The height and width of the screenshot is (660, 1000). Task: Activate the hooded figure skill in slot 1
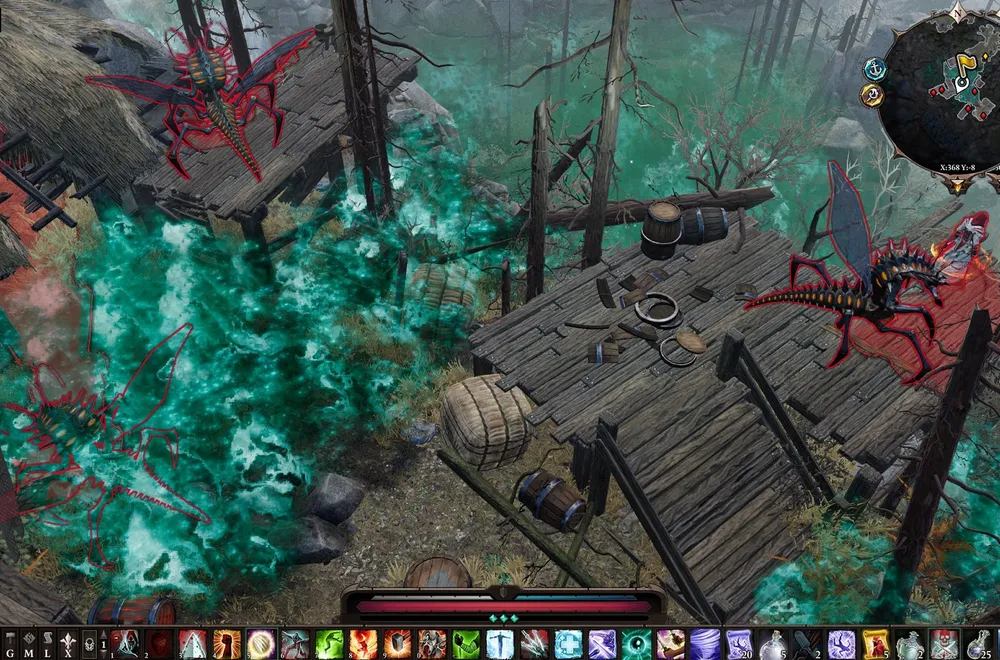pos(125,643)
